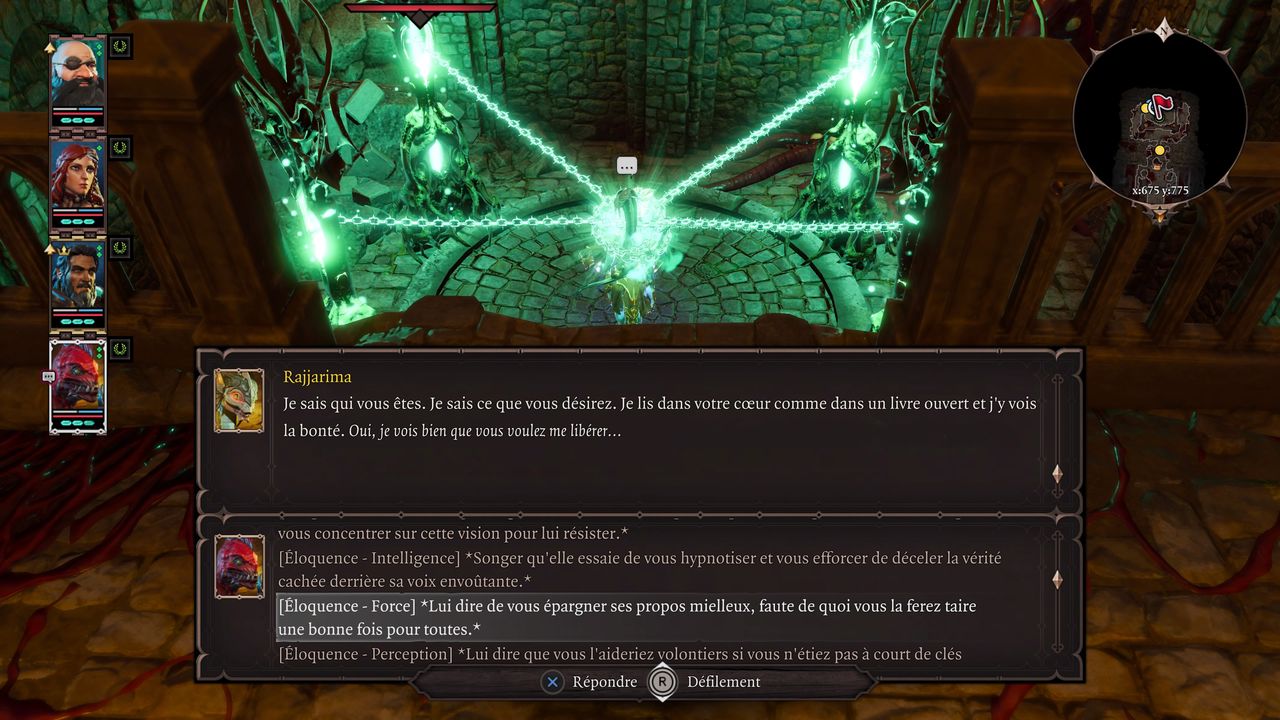This screenshot has height=720, width=1280.
Task: Choose the Éloquence - Perception reply
Action: (620, 654)
